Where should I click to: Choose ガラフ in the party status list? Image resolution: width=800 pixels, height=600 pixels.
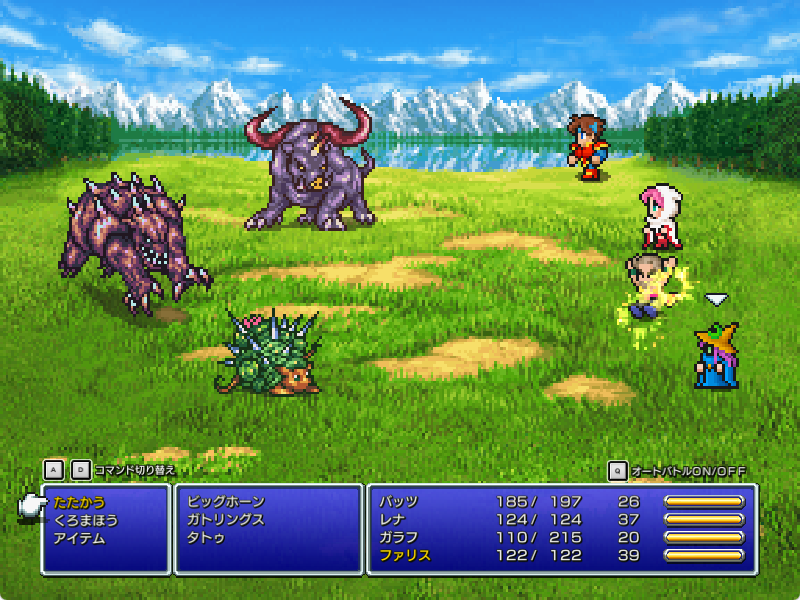(399, 538)
